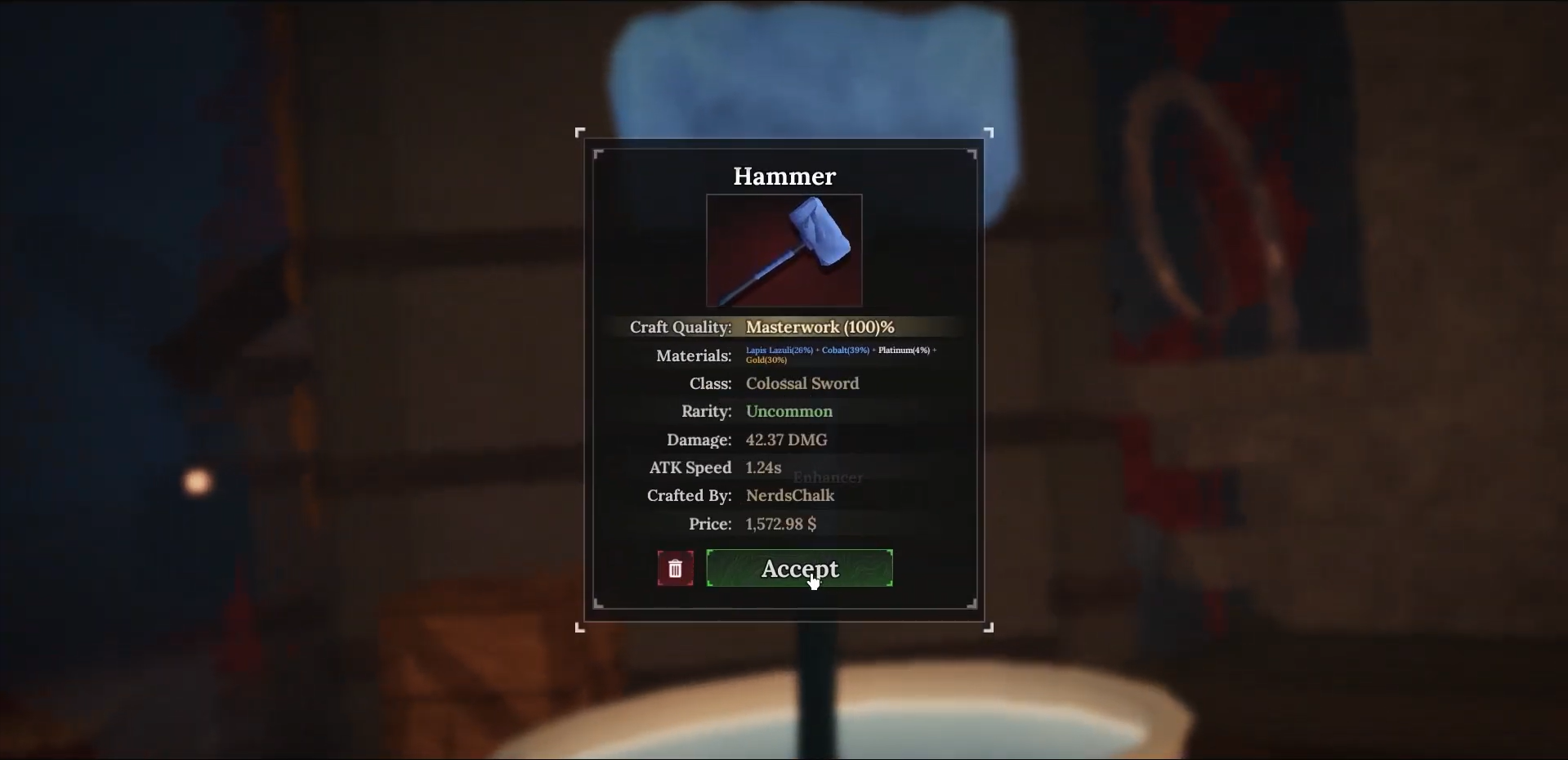Click the 1.24s ATK Speed value
The image size is (1568, 760).
762,467
